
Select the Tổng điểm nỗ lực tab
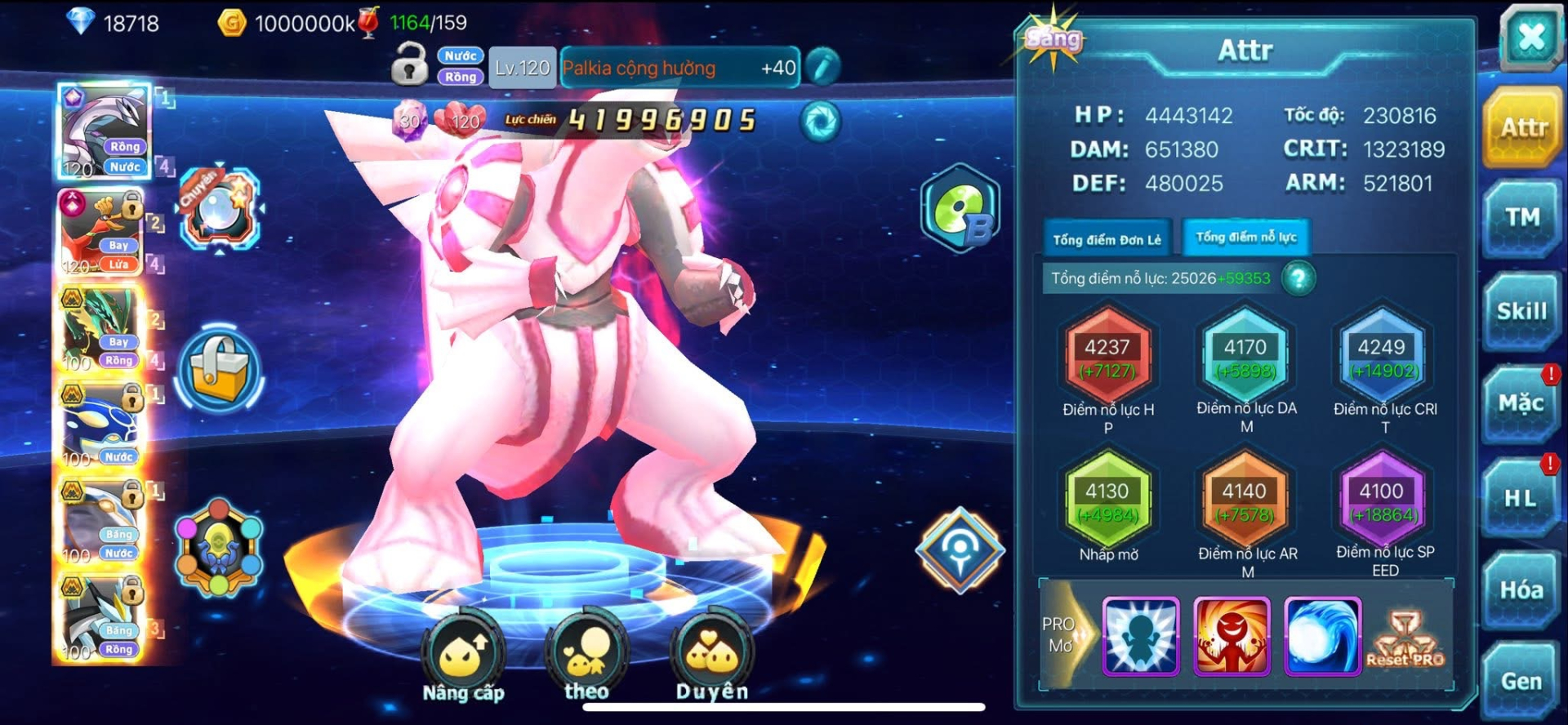[x=1245, y=238]
